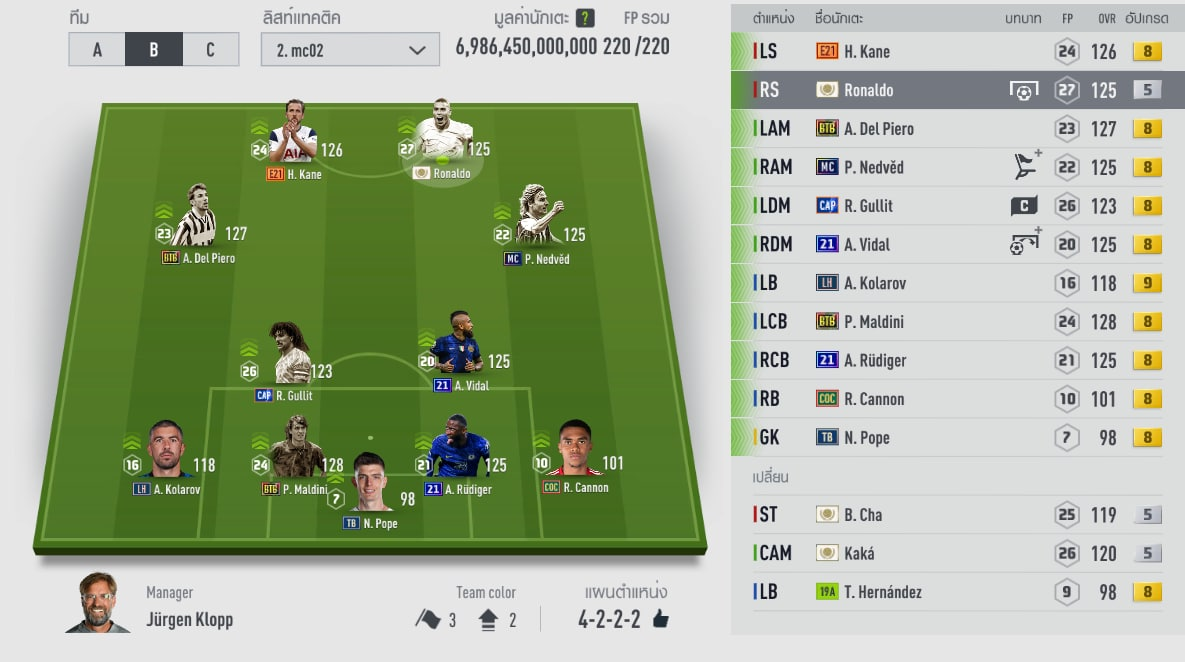The image size is (1185, 662).
Task: Switch to team A tab
Action: pyautogui.click(x=97, y=50)
